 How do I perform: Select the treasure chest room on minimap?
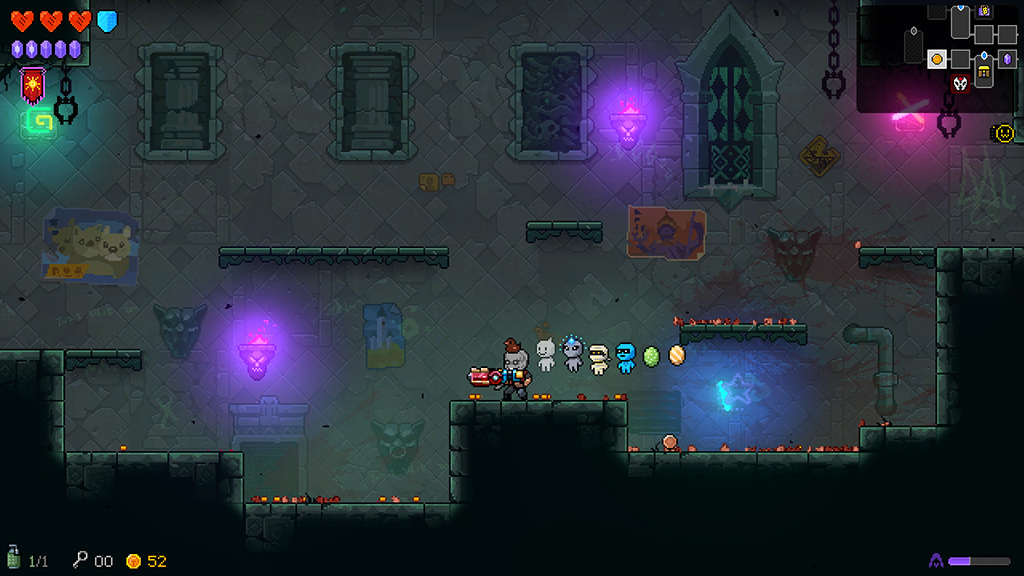point(984,73)
